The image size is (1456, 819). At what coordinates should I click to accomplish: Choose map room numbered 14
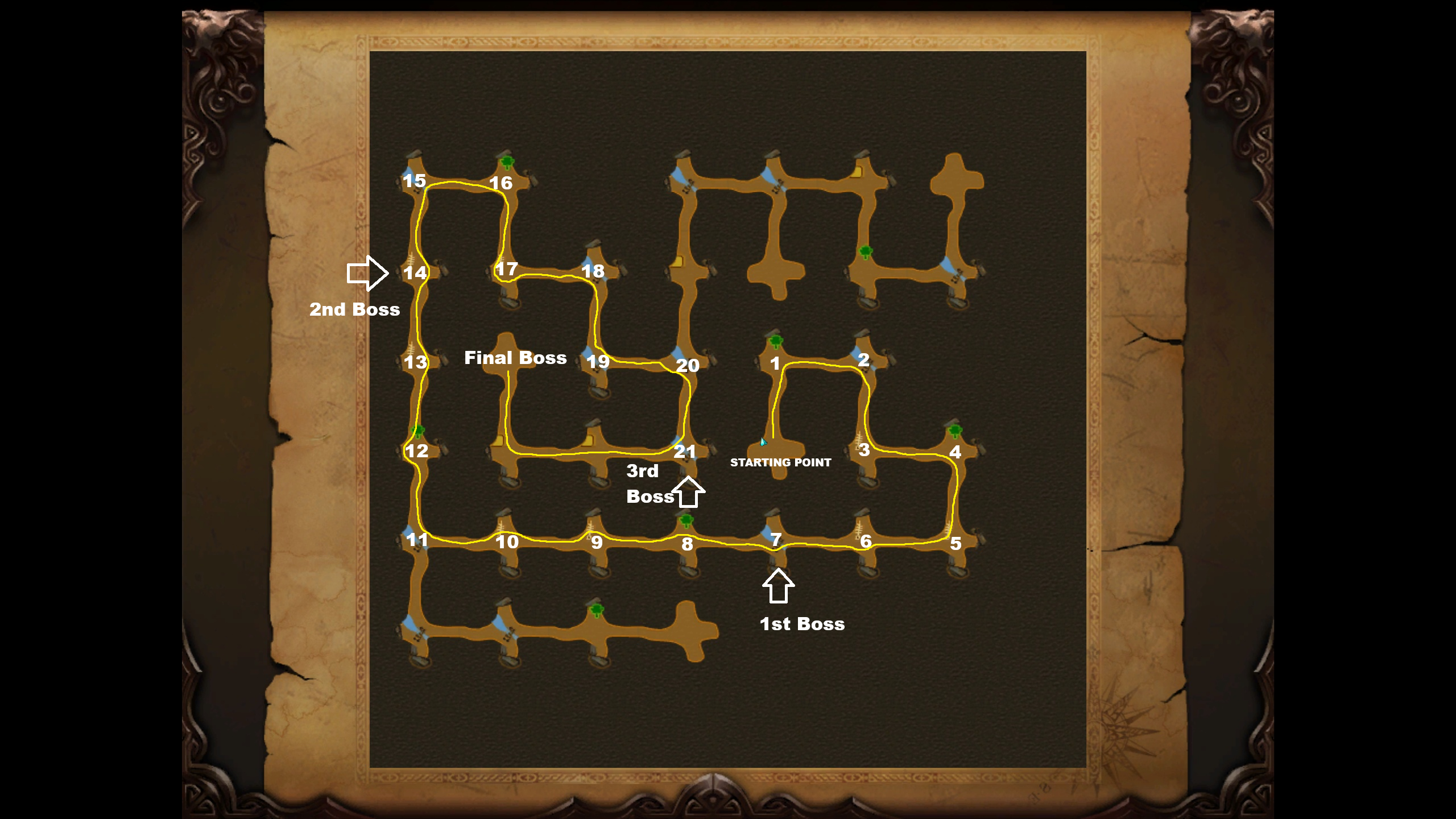[415, 273]
